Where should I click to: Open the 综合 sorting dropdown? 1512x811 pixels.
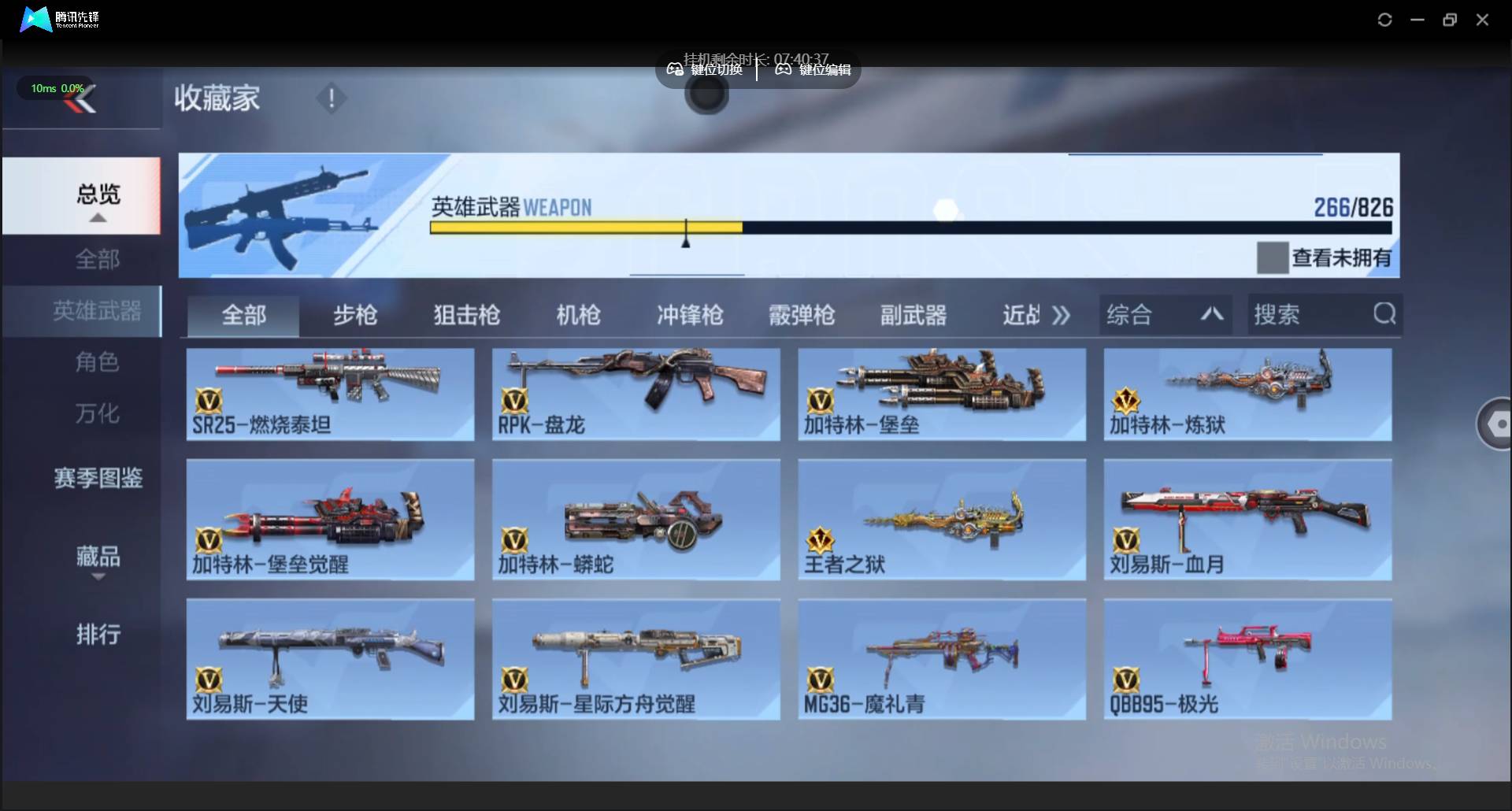click(x=1130, y=314)
